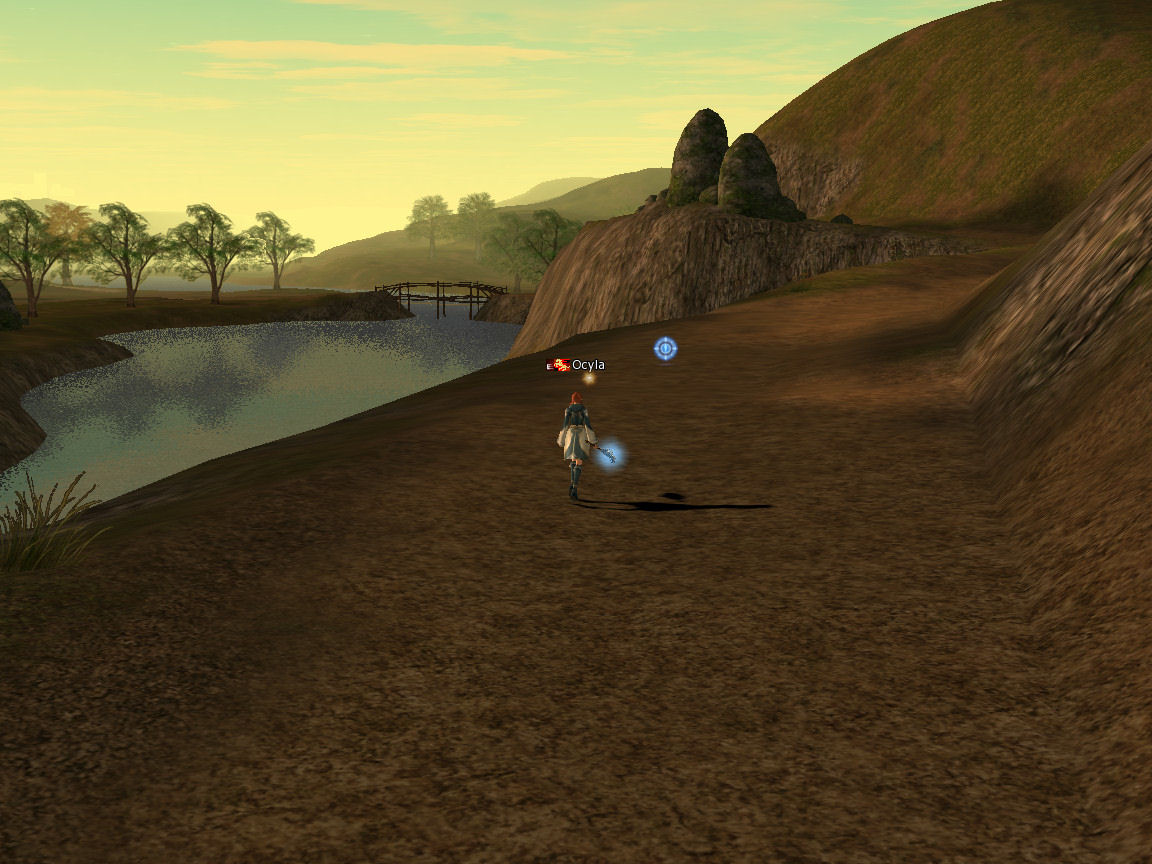1152x864 pixels.
Task: Click the red clan crest beside Ocyla
Action: pyautogui.click(x=561, y=365)
